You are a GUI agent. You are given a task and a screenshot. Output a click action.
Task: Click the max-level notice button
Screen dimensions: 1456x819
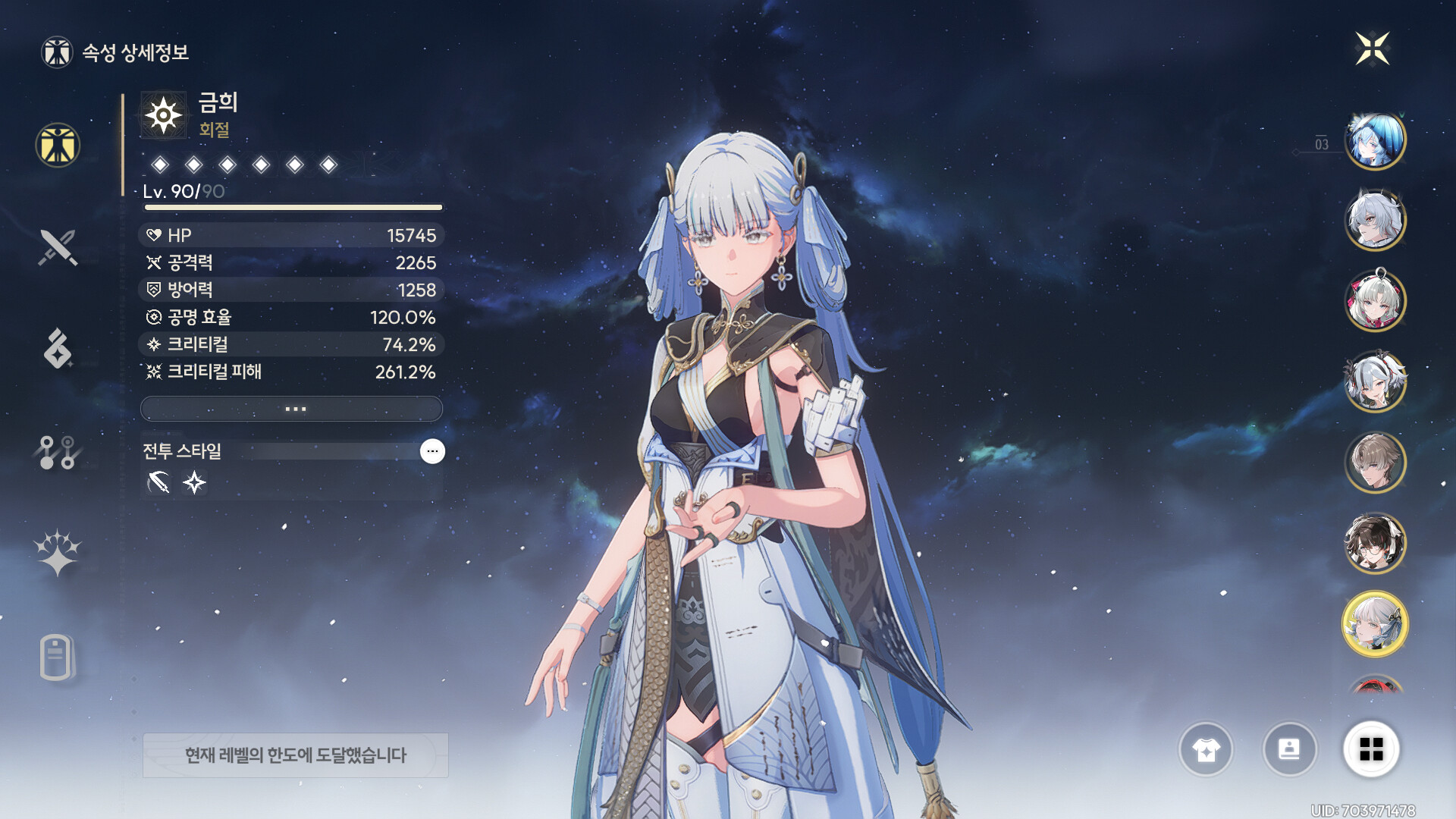[x=296, y=755]
